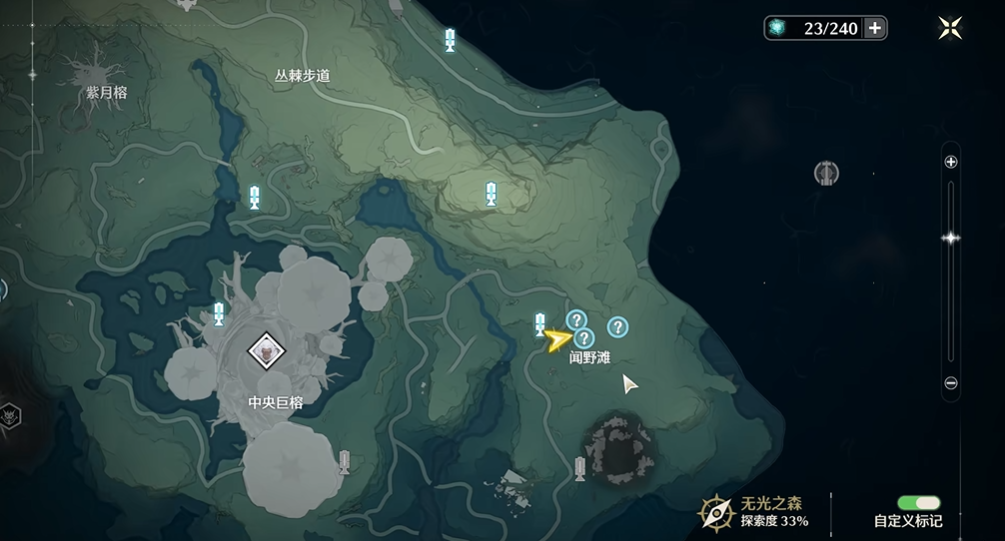Screen dimensions: 1005x541
Task: Click the plus button beside 23/240
Action: pos(875,28)
